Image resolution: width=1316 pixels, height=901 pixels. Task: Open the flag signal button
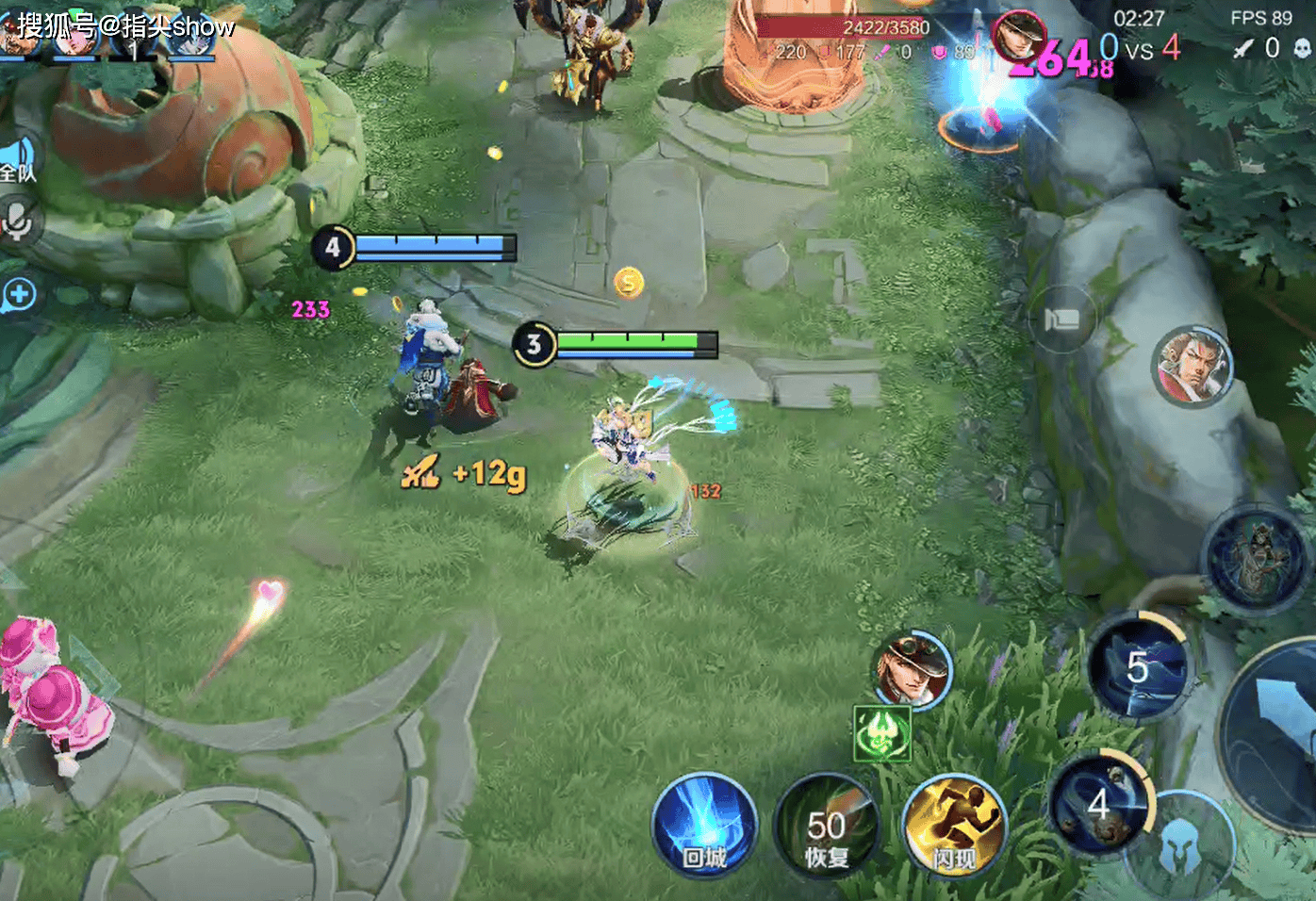1061,319
